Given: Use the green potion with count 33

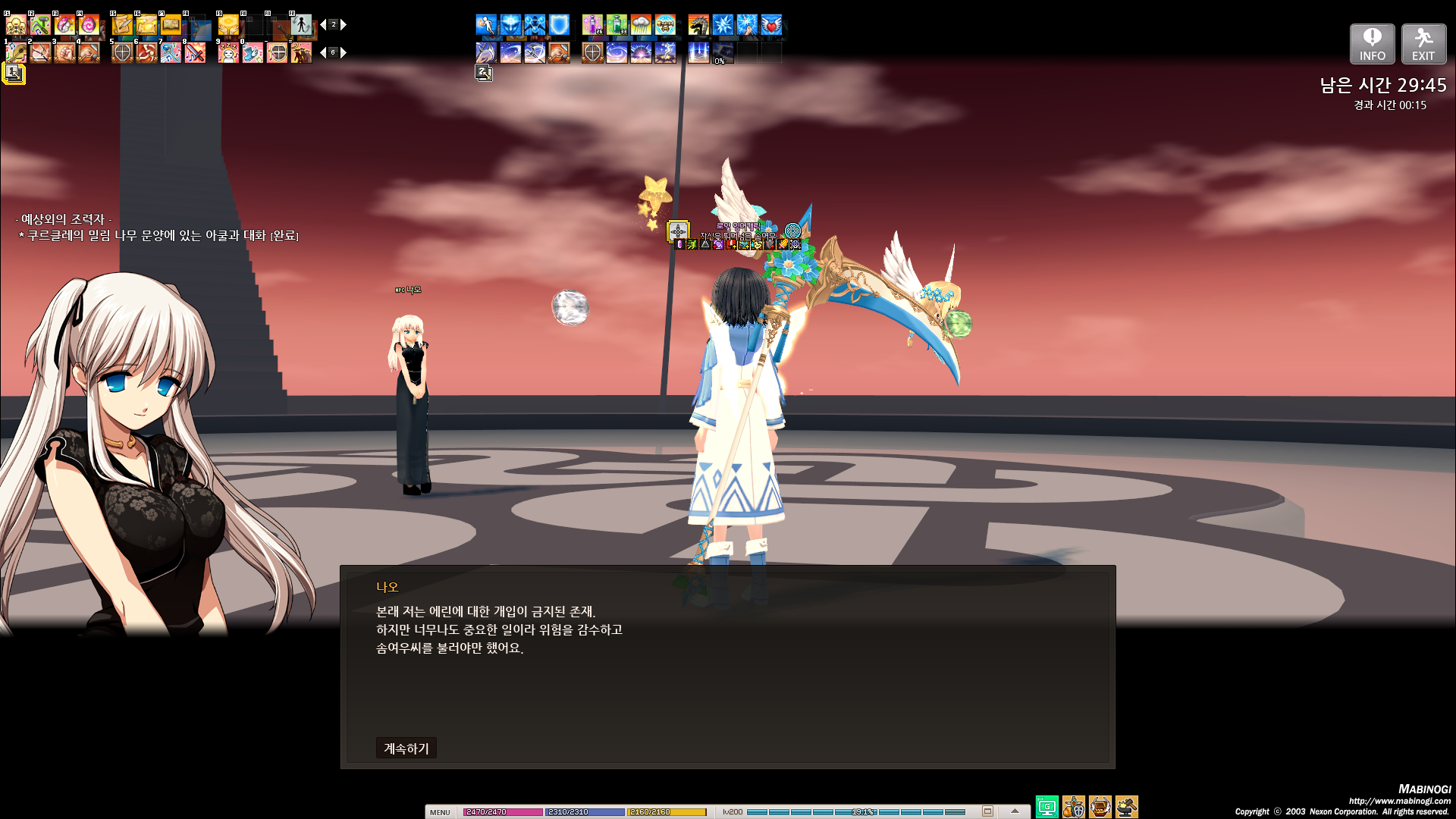Looking at the screenshot, I should (x=617, y=25).
